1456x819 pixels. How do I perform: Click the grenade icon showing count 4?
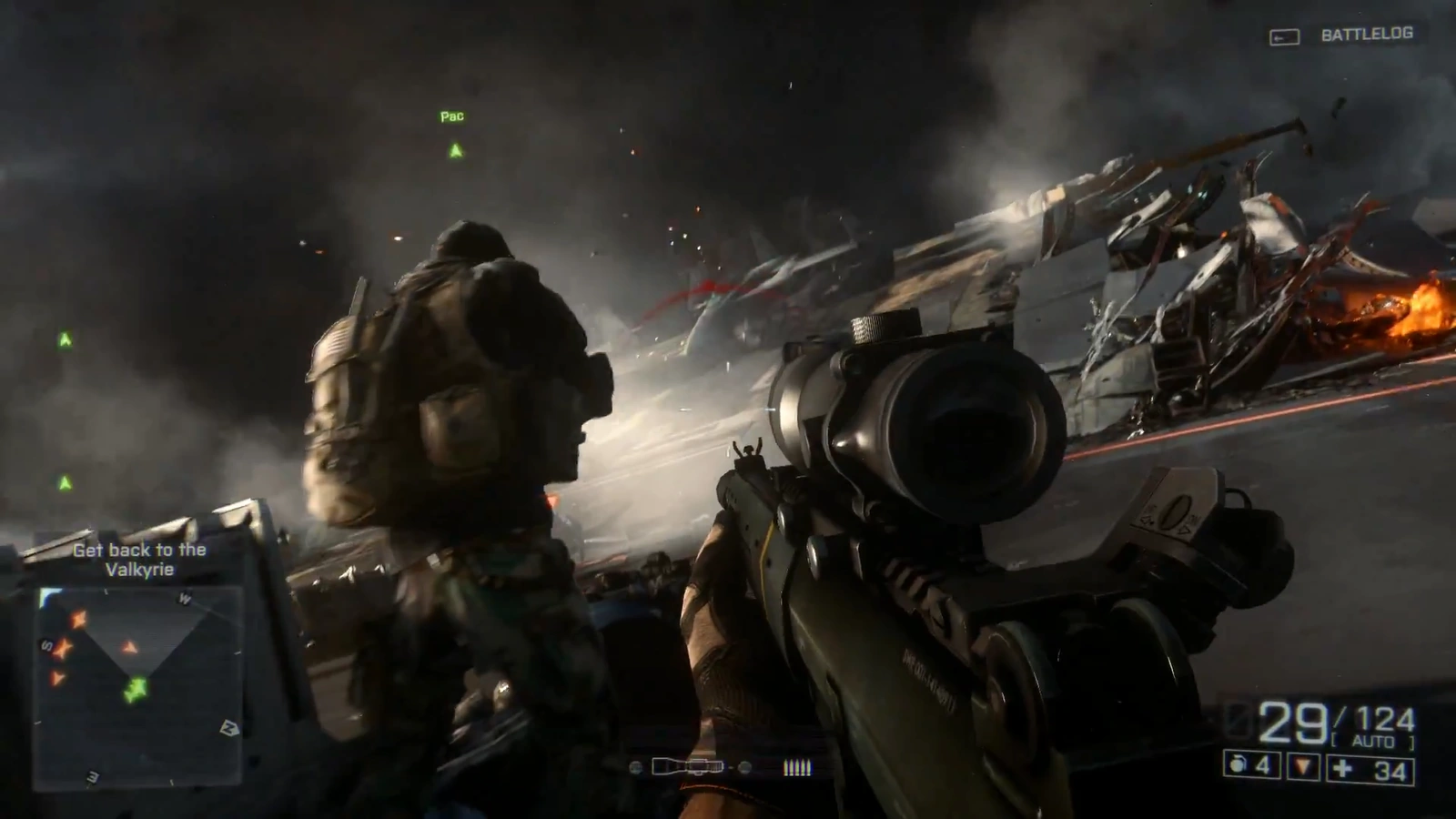tap(1239, 764)
